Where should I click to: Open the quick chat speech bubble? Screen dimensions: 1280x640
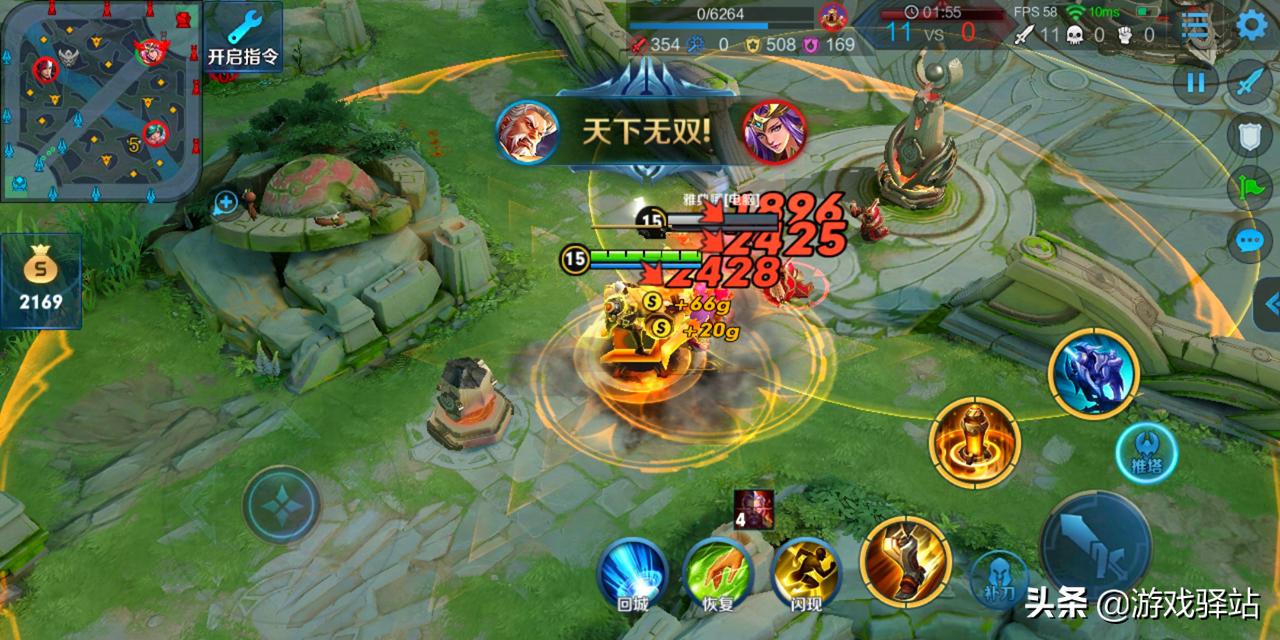point(1250,241)
